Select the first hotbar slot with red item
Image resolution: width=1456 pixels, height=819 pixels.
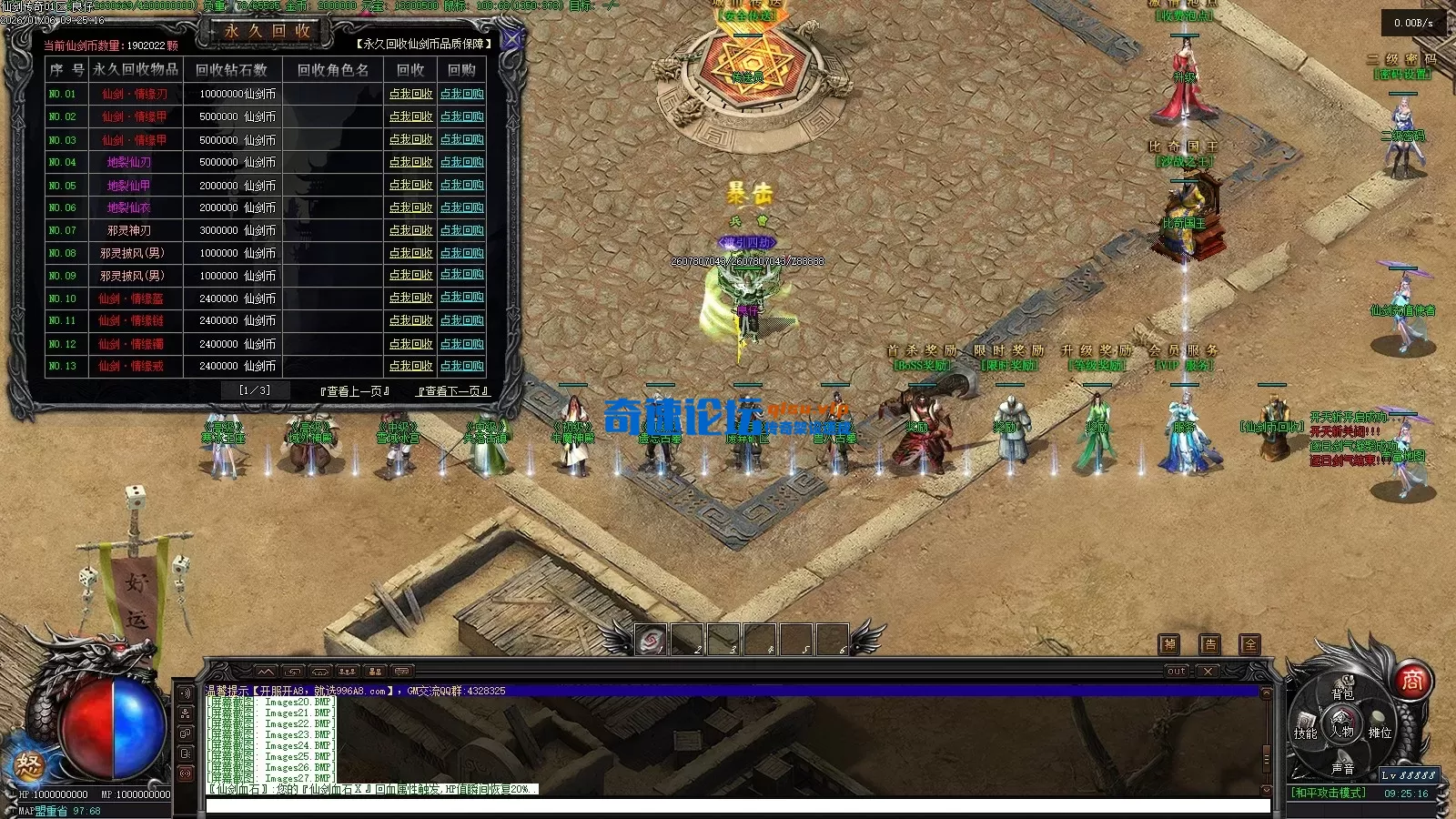650,641
